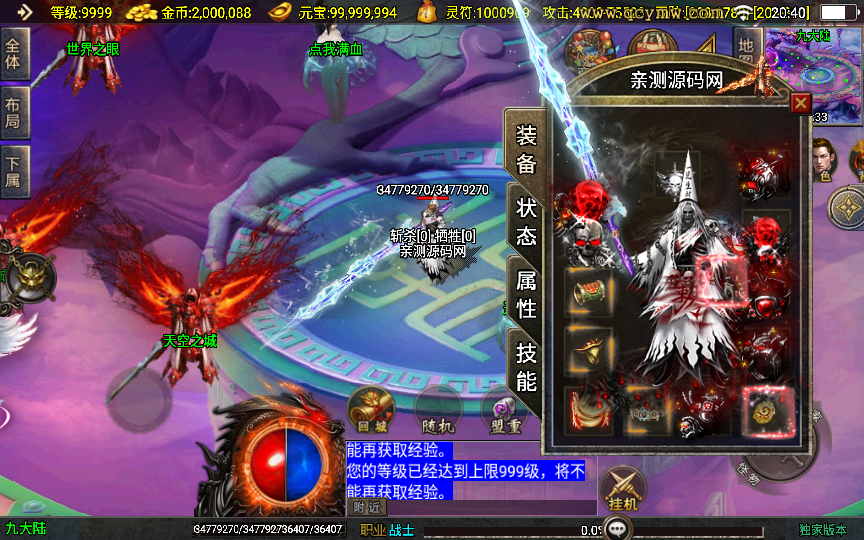Screen dimensions: 864x540
Task: Toggle the 挂机 auto-battle button
Action: click(x=622, y=490)
